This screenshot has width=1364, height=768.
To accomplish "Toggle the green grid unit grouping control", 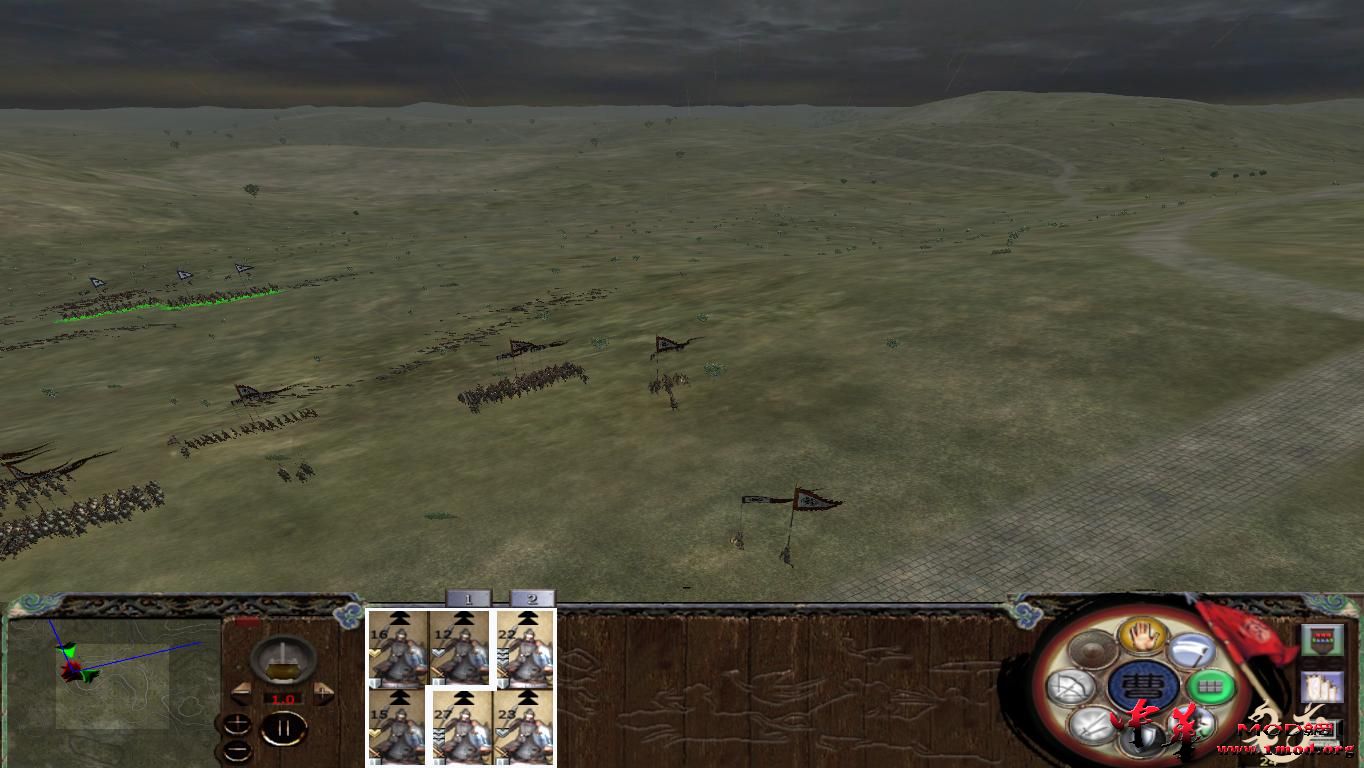I will click(1212, 687).
